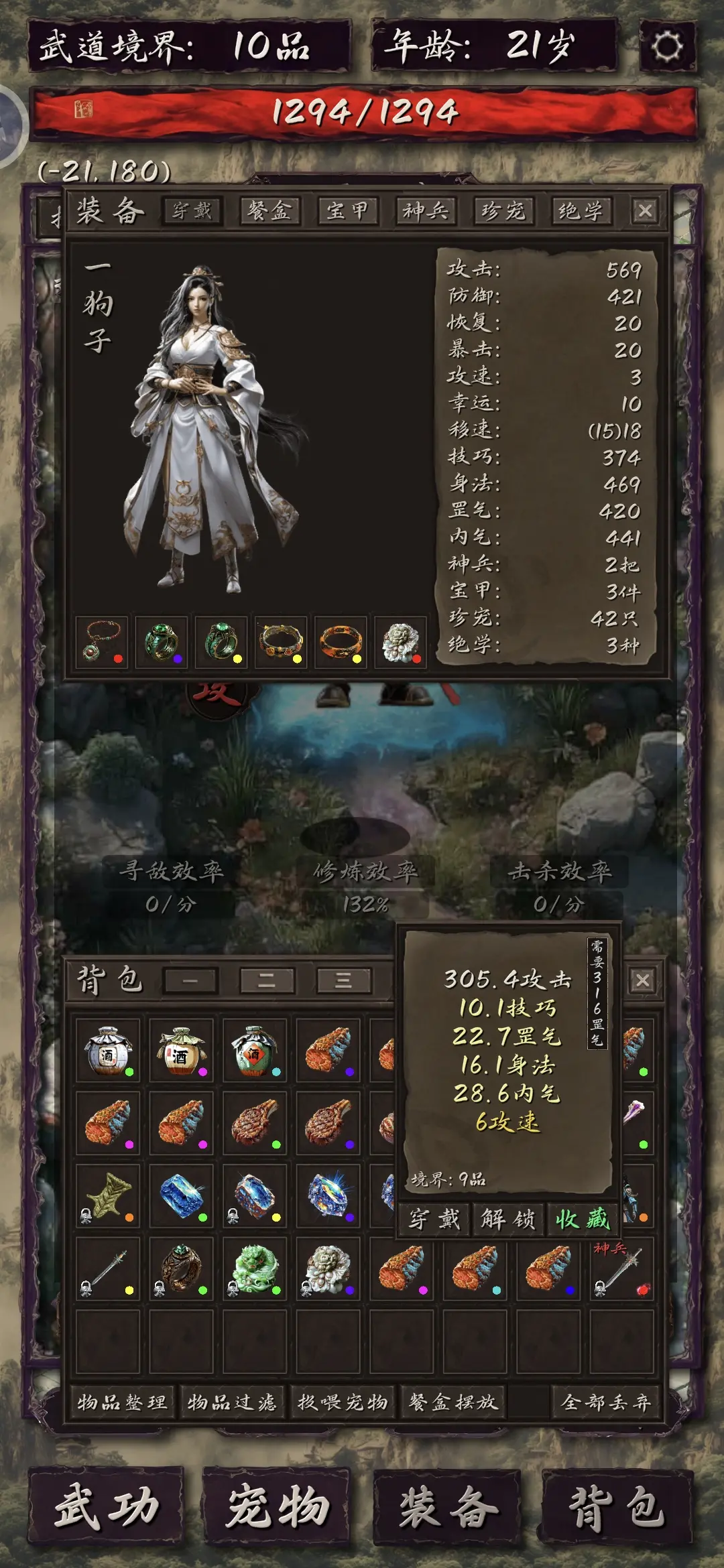
Task: Open the 神兵 equipment tab
Action: [x=425, y=211]
